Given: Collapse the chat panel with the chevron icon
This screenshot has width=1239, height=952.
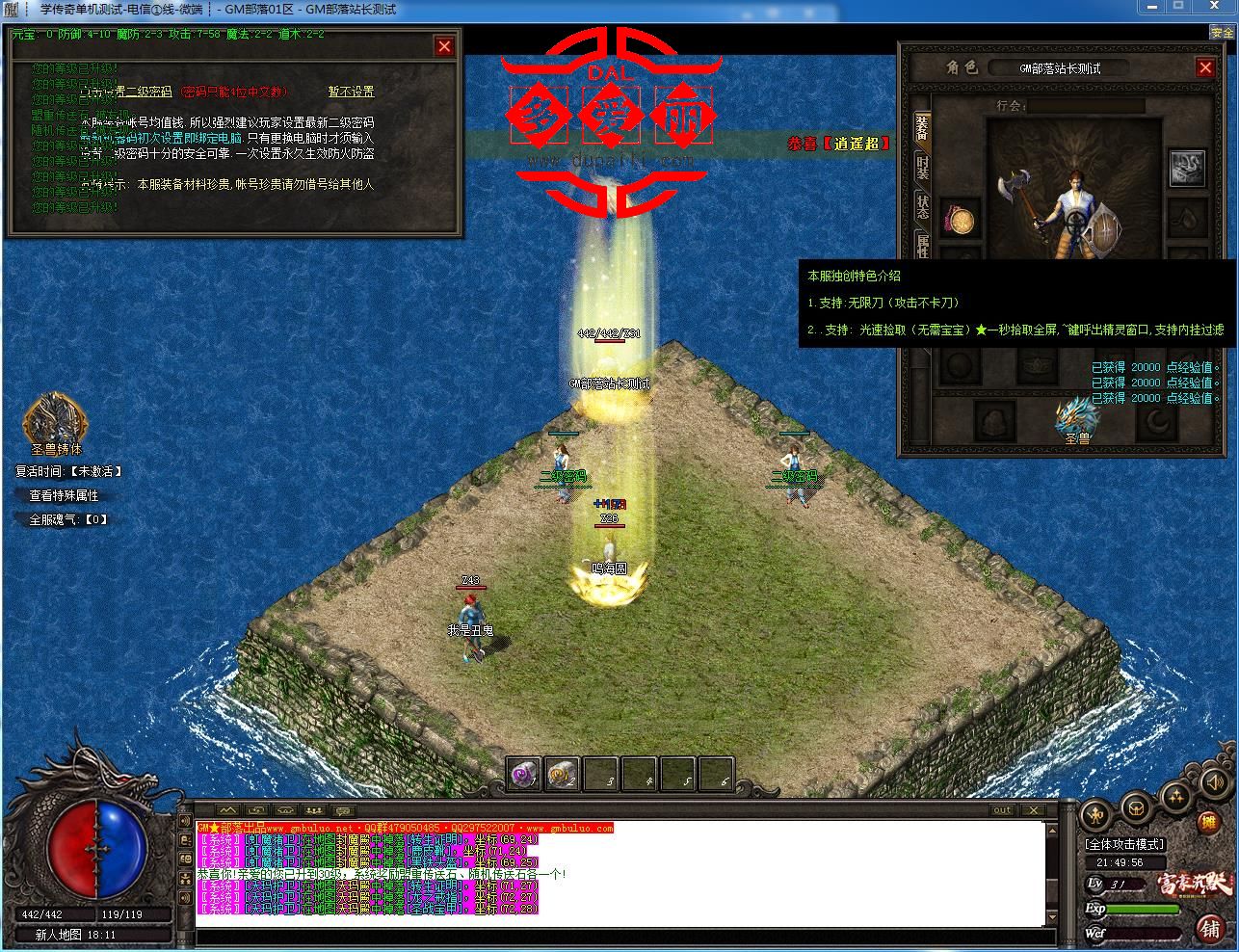Looking at the screenshot, I should point(227,809).
